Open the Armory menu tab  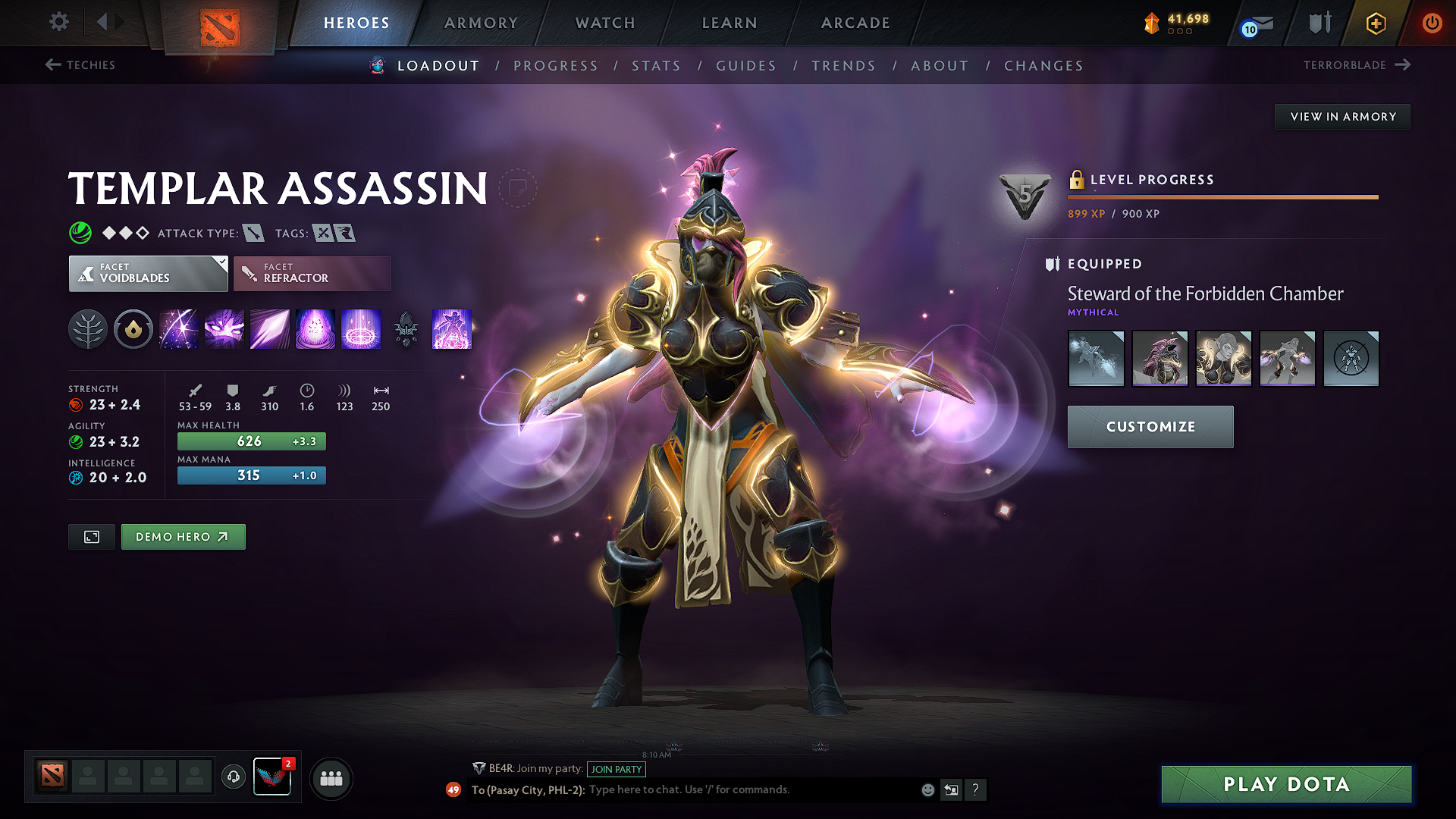pos(481,23)
